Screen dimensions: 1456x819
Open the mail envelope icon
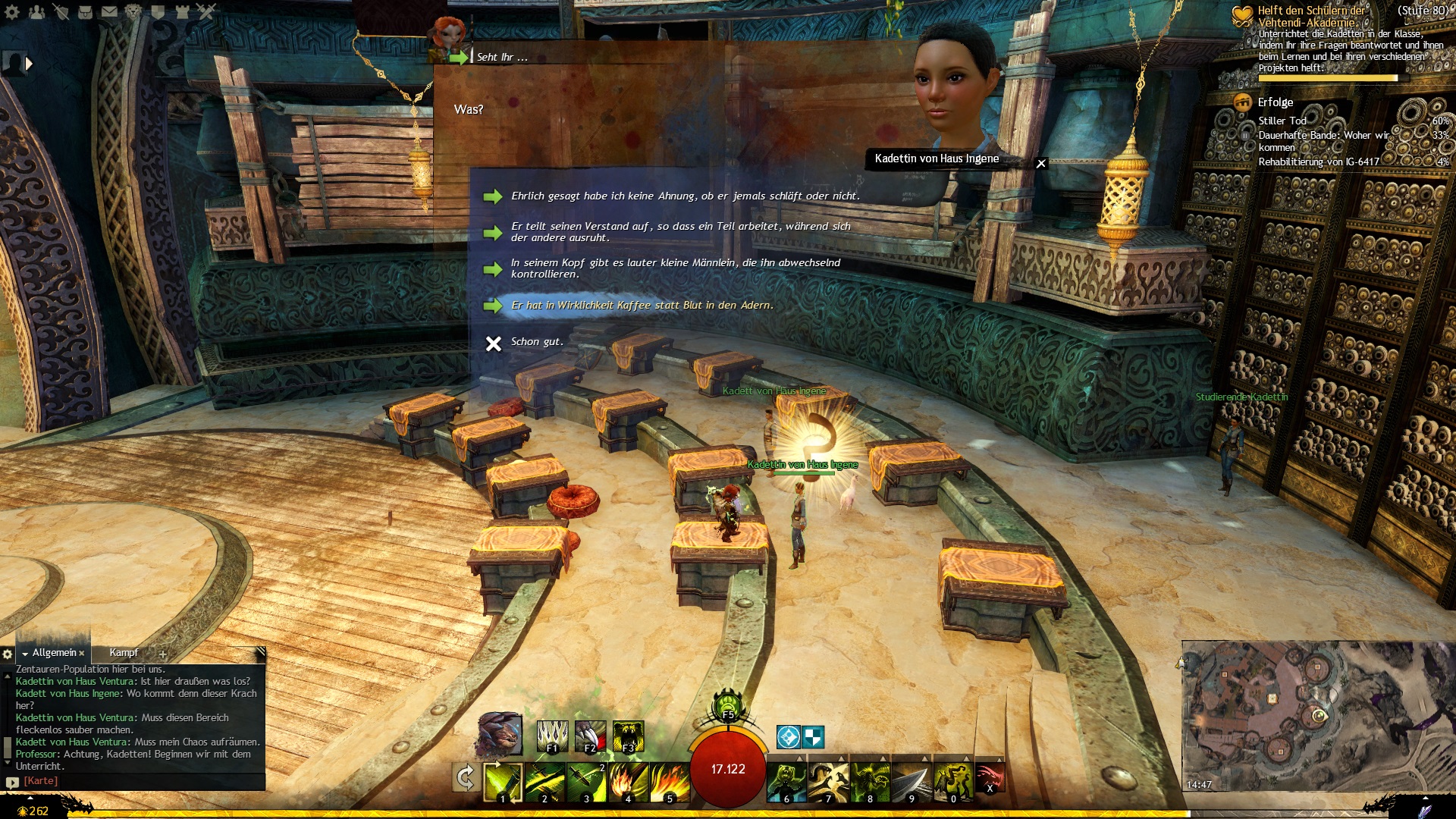(109, 11)
